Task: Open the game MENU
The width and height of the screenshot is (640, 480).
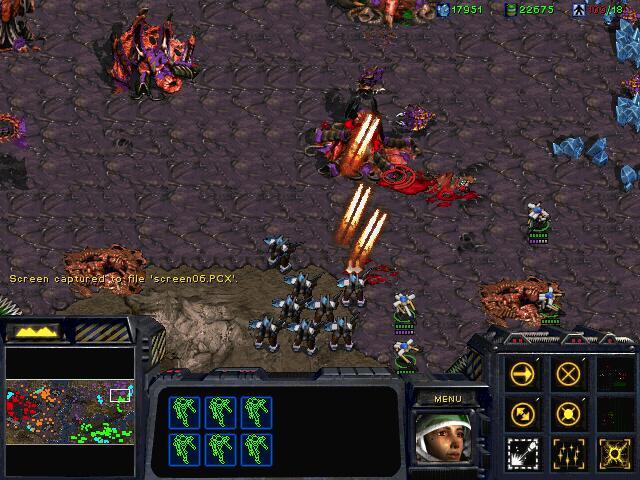Action: point(447,398)
